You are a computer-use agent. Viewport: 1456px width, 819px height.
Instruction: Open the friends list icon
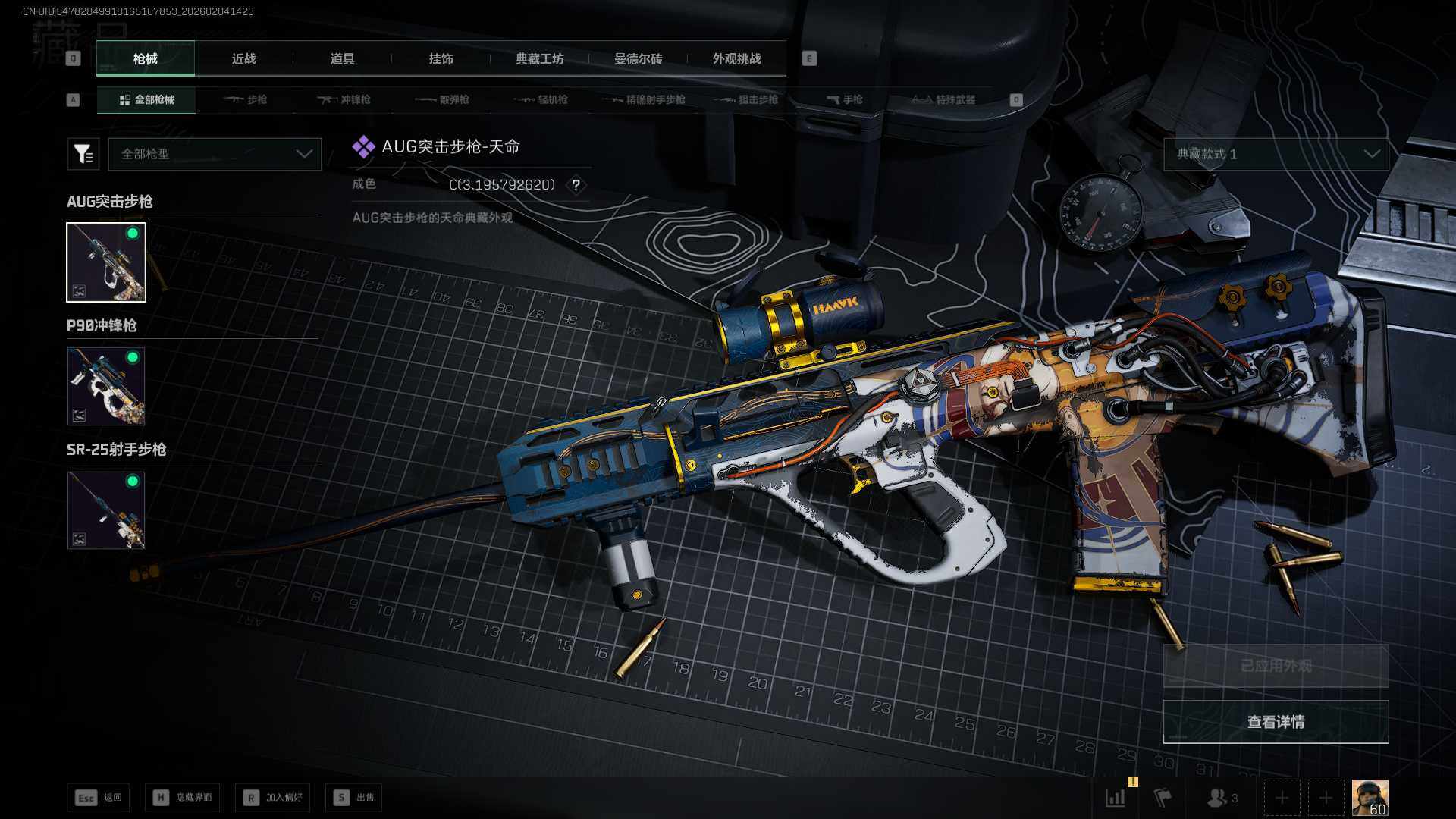click(1220, 798)
